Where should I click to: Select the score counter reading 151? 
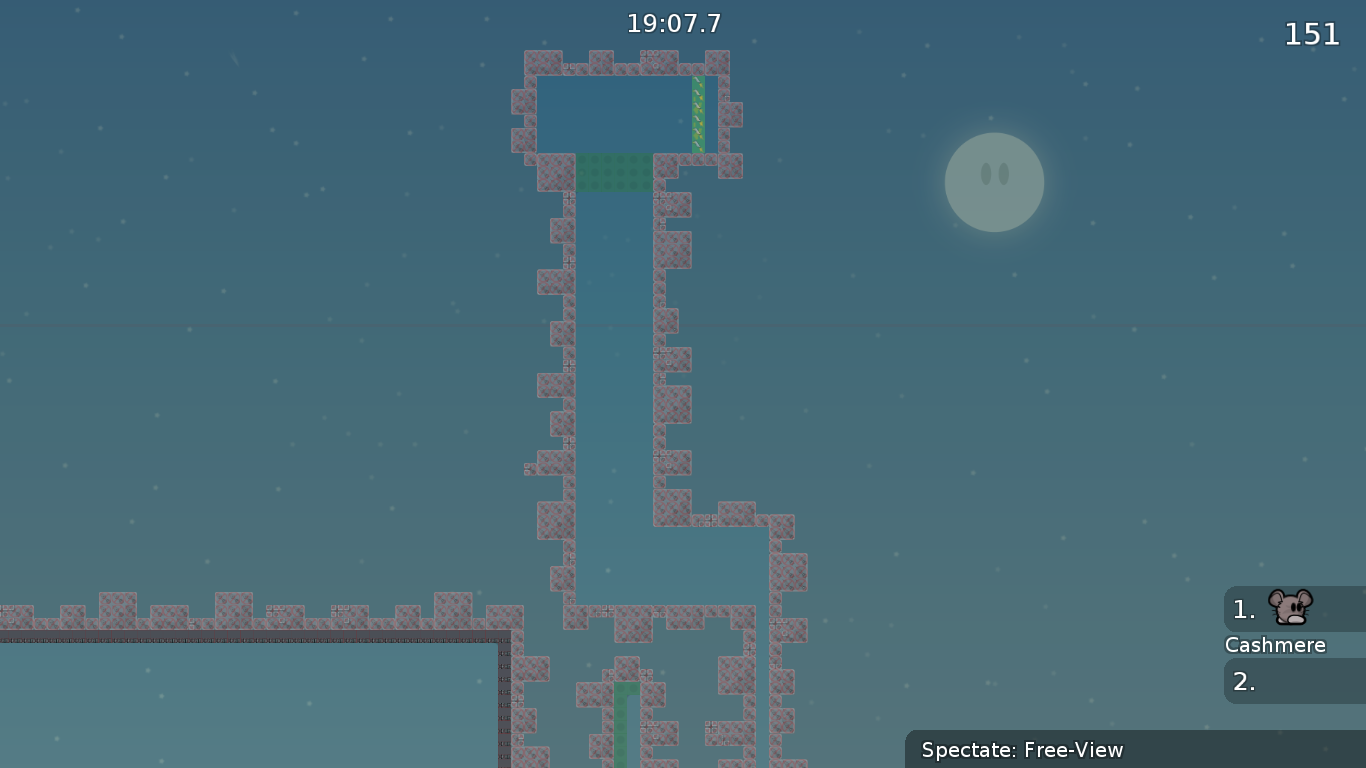(1311, 34)
